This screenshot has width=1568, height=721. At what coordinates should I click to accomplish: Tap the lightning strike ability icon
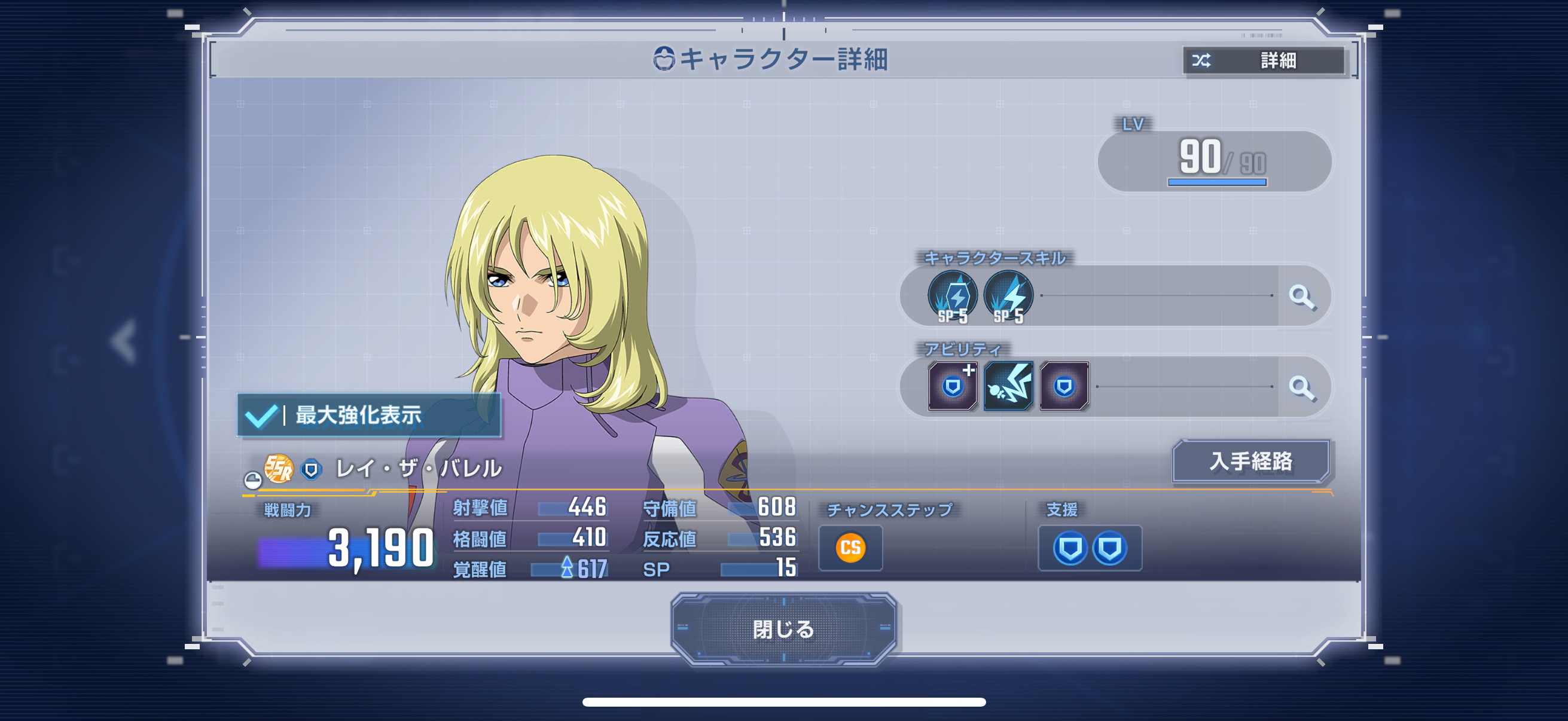click(1008, 386)
